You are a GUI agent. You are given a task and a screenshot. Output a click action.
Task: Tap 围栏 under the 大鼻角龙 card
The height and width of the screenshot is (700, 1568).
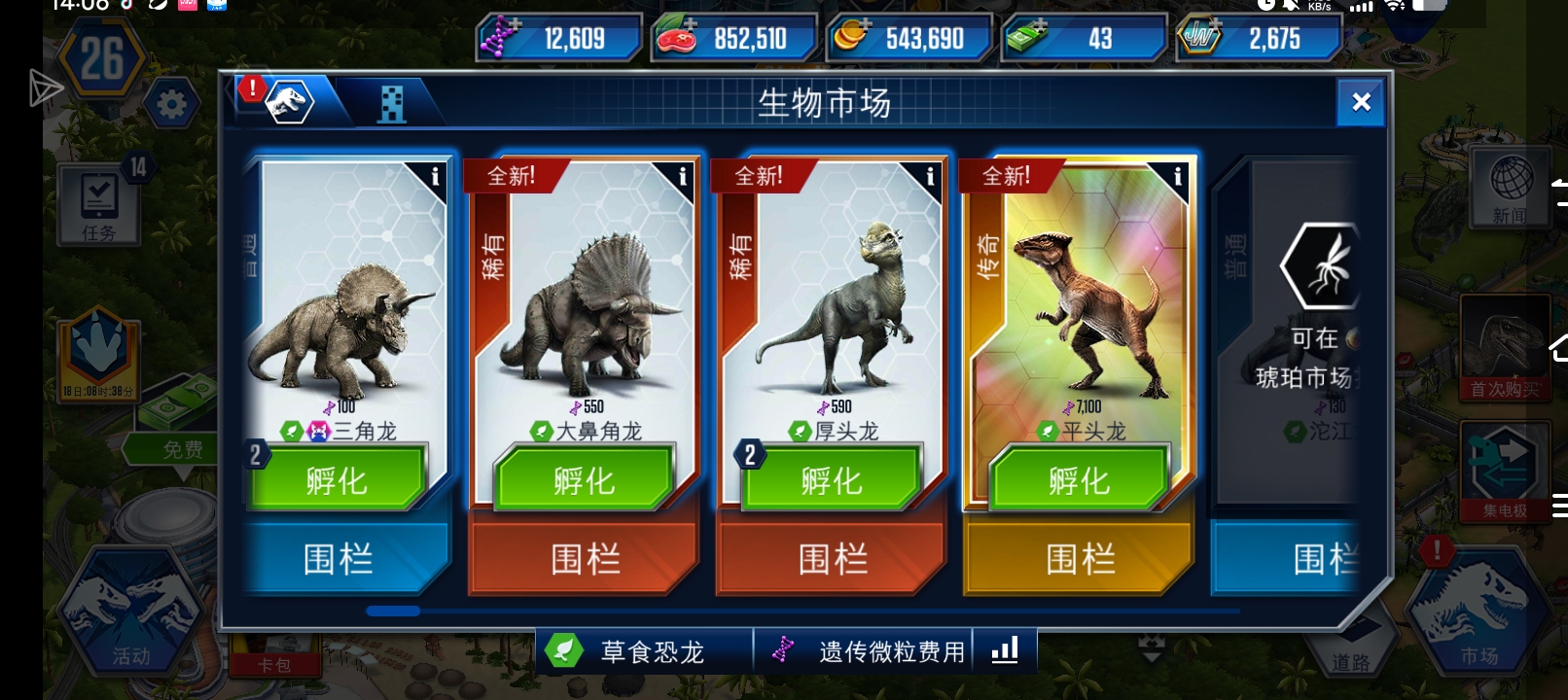(x=584, y=558)
